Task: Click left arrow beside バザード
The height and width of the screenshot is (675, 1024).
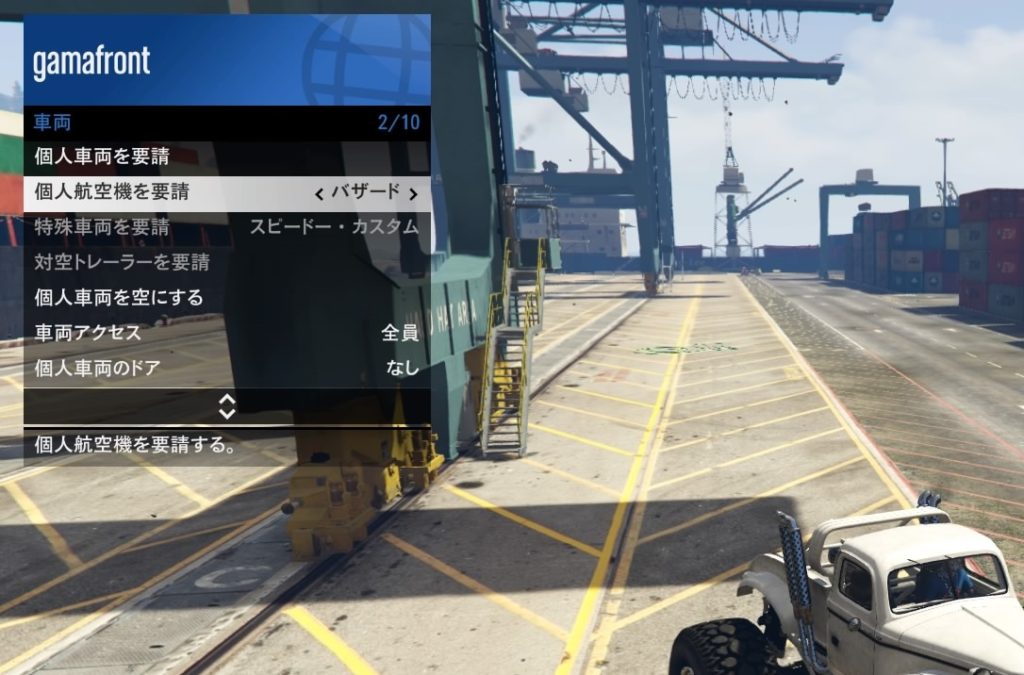Action: (x=319, y=193)
